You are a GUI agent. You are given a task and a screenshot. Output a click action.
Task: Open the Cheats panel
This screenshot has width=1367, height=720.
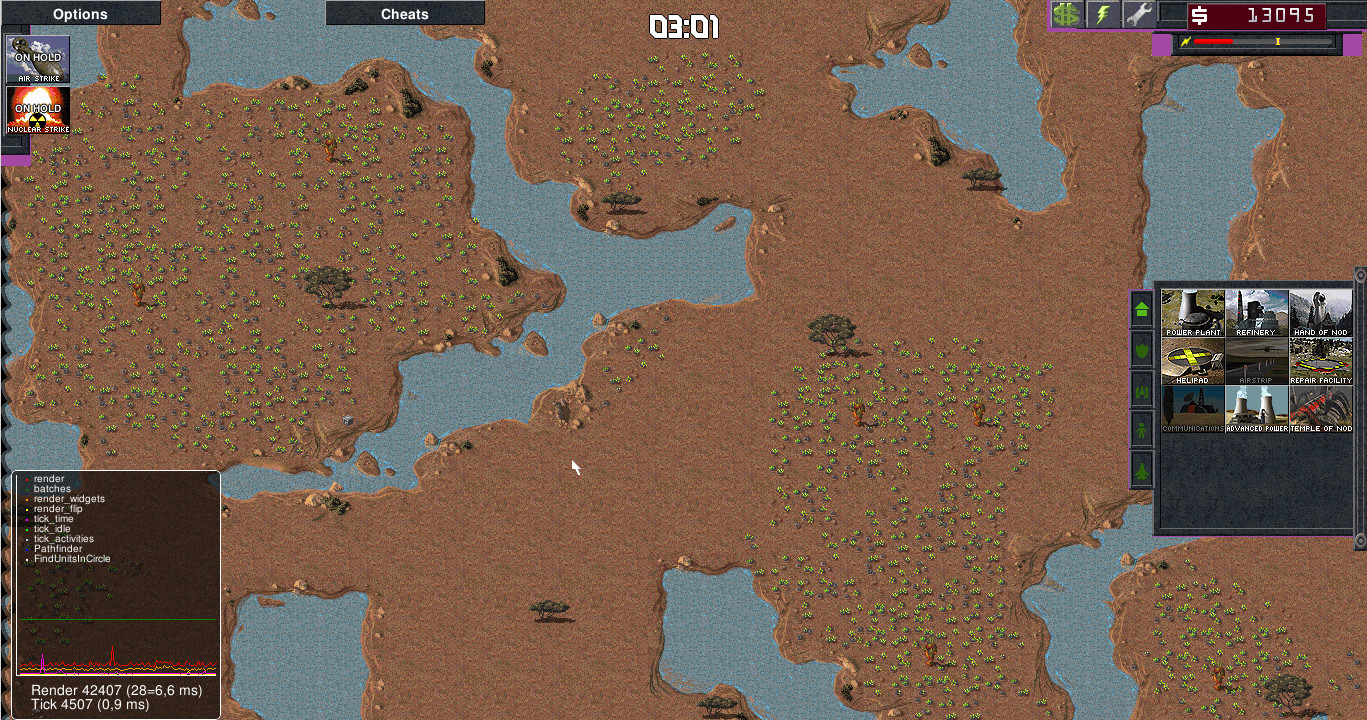click(404, 13)
